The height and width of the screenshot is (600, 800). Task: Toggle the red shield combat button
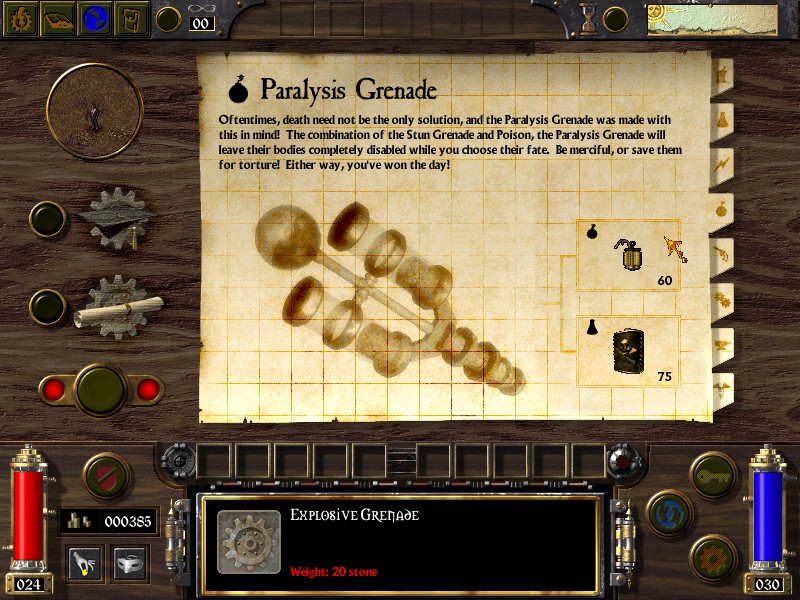[104, 477]
